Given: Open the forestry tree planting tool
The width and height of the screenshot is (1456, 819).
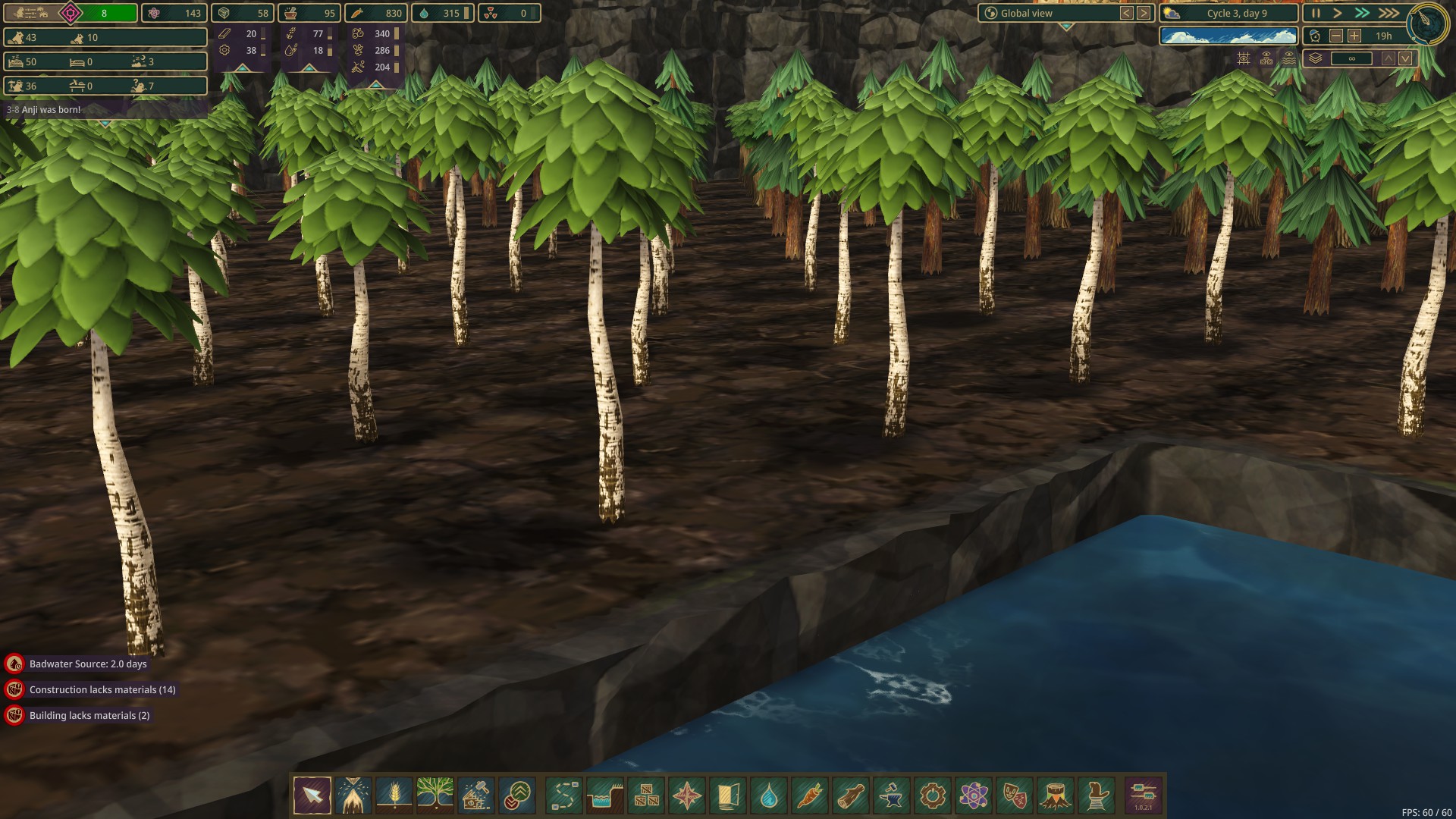Looking at the screenshot, I should point(435,795).
